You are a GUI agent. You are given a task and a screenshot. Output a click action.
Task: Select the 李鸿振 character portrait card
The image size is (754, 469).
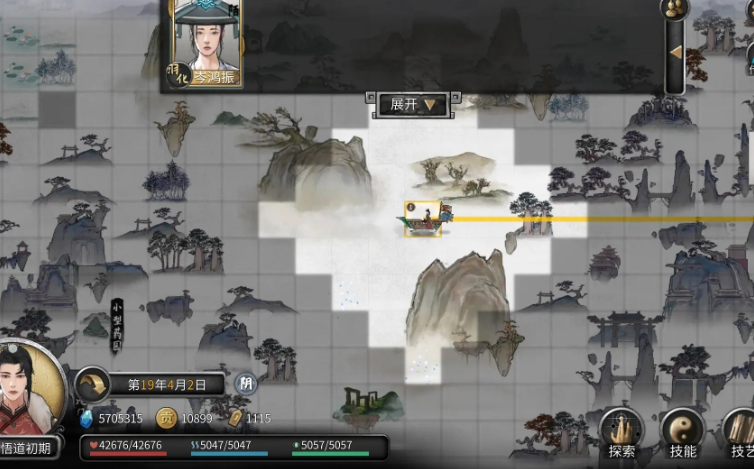tap(207, 42)
